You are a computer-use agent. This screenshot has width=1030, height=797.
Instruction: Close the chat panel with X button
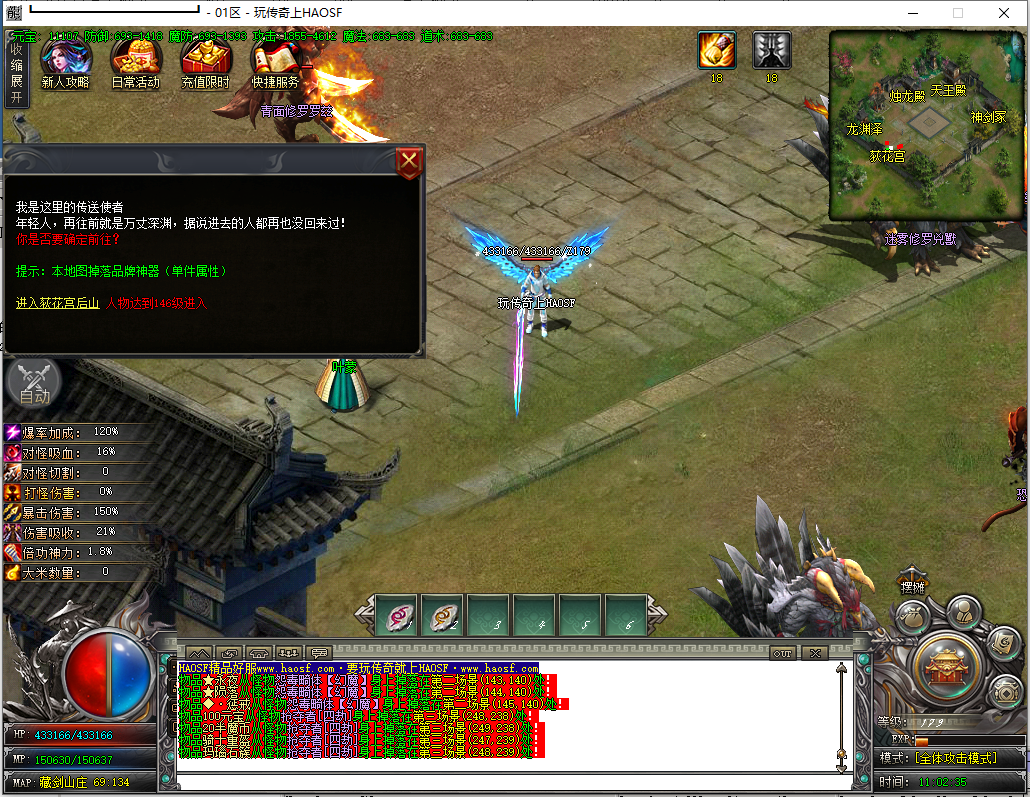coord(814,653)
